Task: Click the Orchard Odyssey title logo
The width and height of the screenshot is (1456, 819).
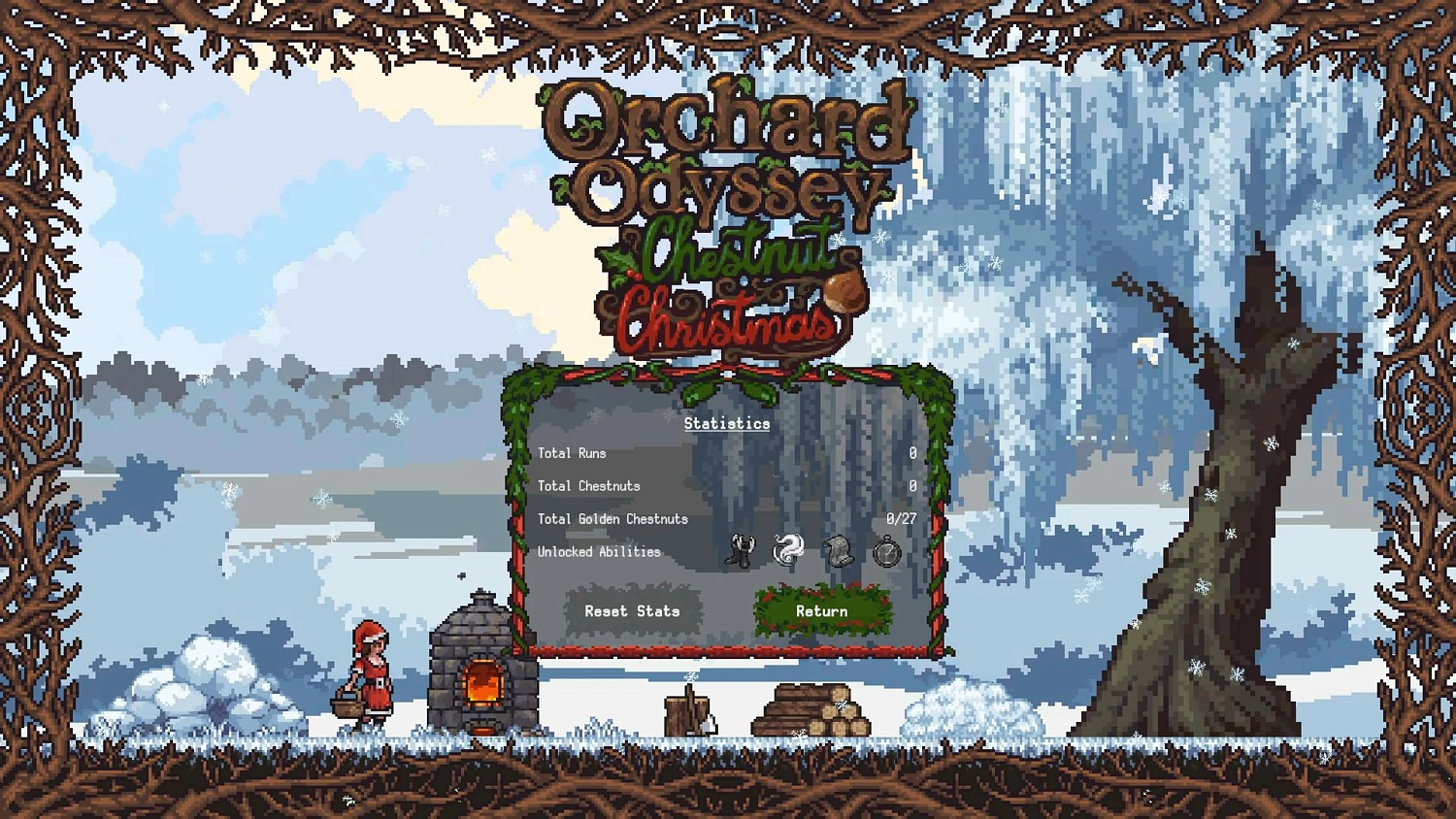Action: [x=725, y=155]
